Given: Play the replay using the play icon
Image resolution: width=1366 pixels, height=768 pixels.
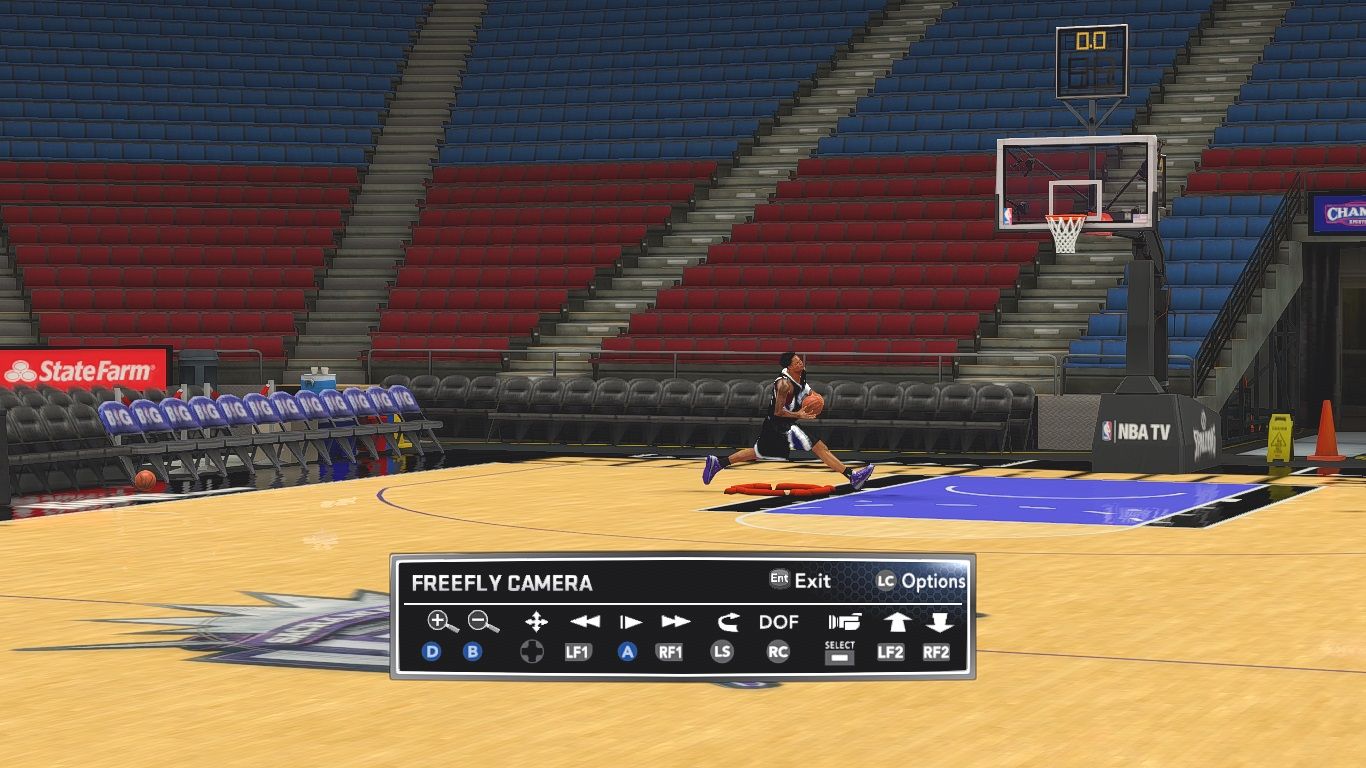Looking at the screenshot, I should point(630,622).
